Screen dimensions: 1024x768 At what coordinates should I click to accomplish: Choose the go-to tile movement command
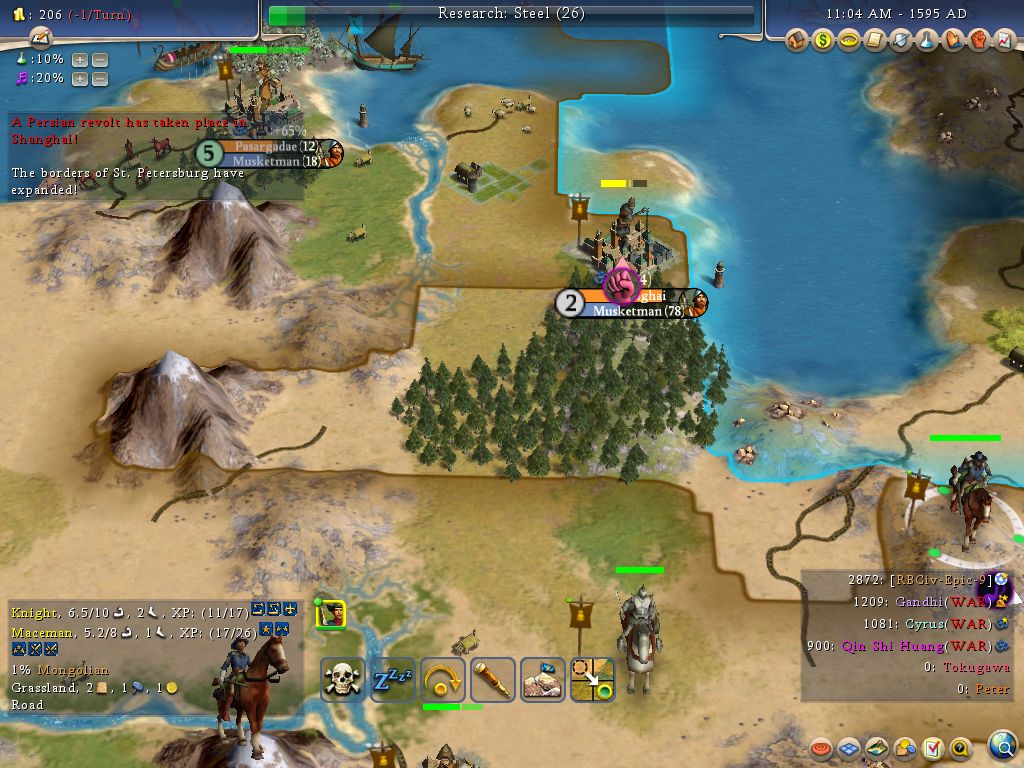point(593,680)
